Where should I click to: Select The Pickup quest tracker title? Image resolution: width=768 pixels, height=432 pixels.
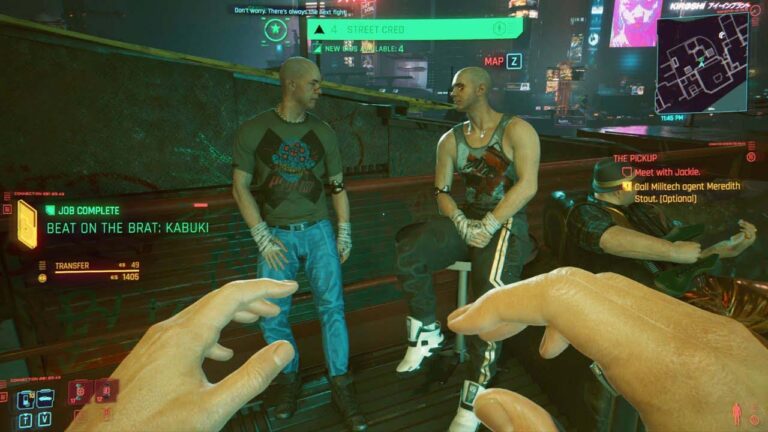pyautogui.click(x=637, y=158)
